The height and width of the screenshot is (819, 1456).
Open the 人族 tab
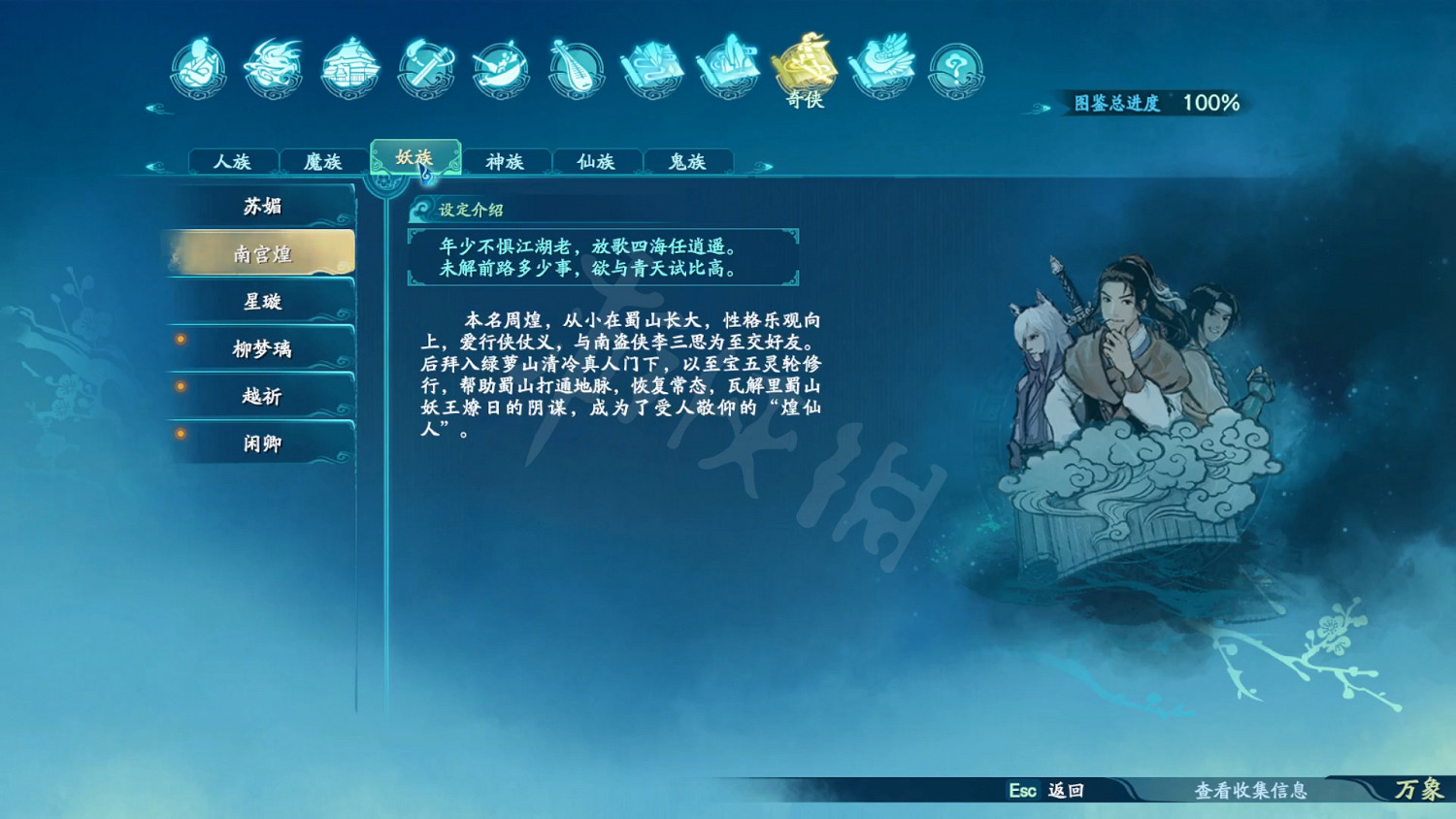[x=233, y=161]
